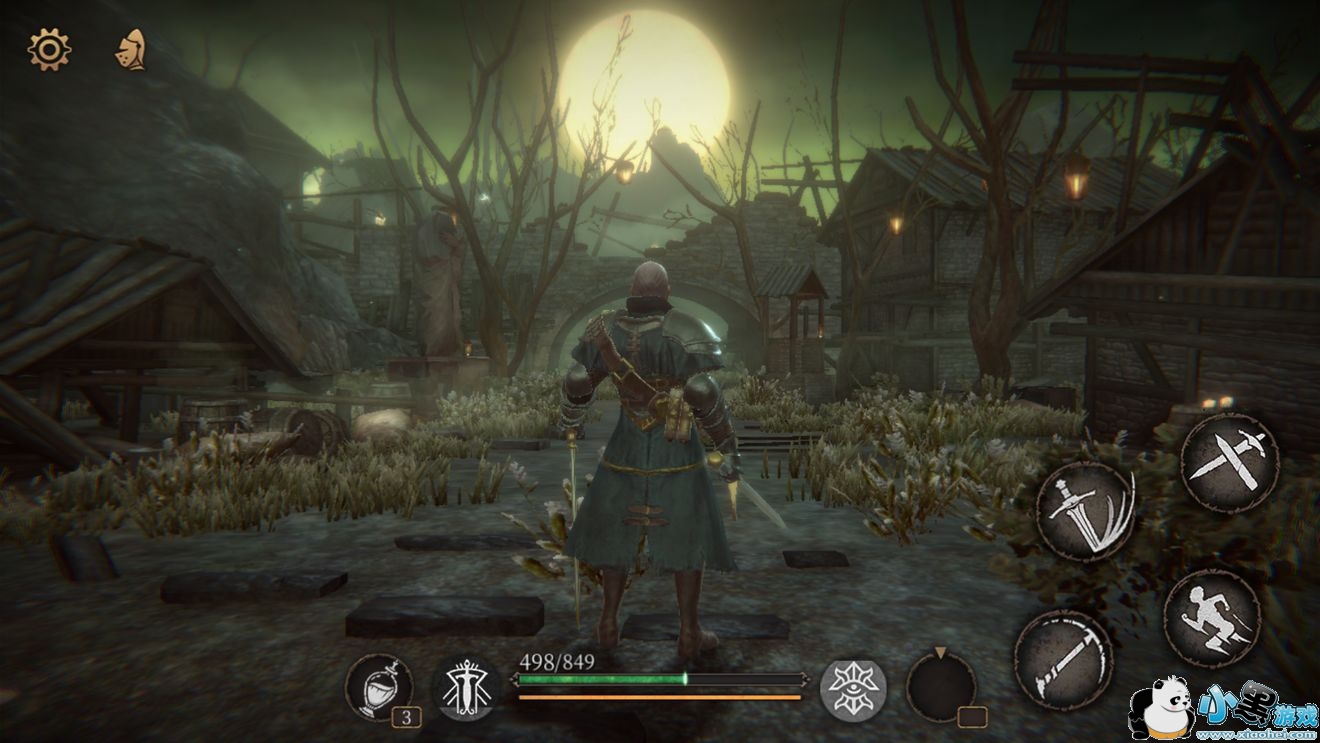Dodge with the running figure button
The height and width of the screenshot is (743, 1320).
click(x=1212, y=618)
